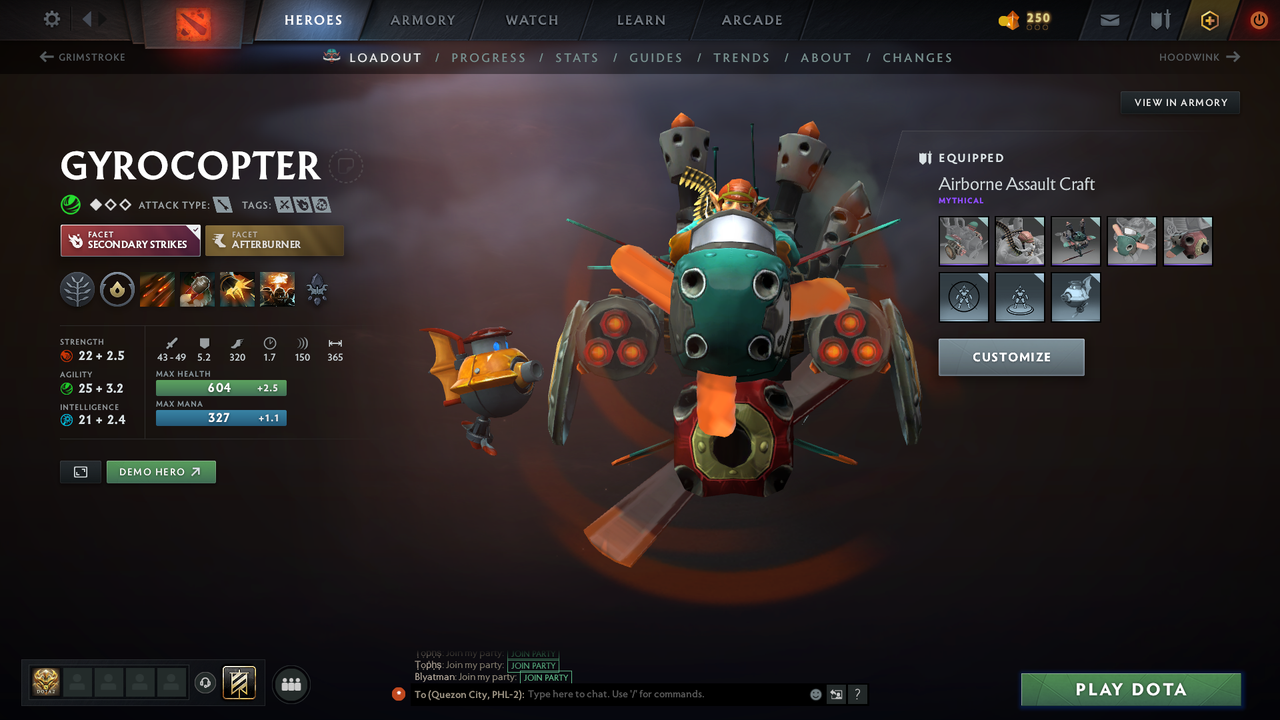Image resolution: width=1280 pixels, height=720 pixels.
Task: Toggle the innate ability circle icon
Action: tap(117, 289)
